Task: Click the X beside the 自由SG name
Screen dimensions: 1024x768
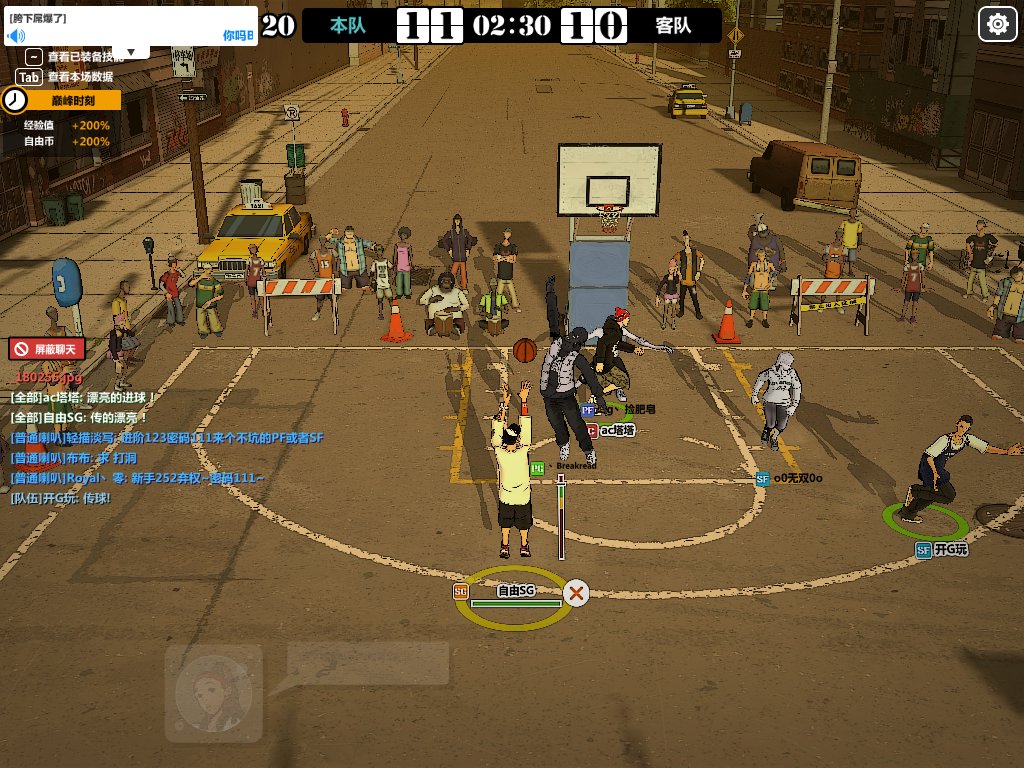Action: click(576, 593)
